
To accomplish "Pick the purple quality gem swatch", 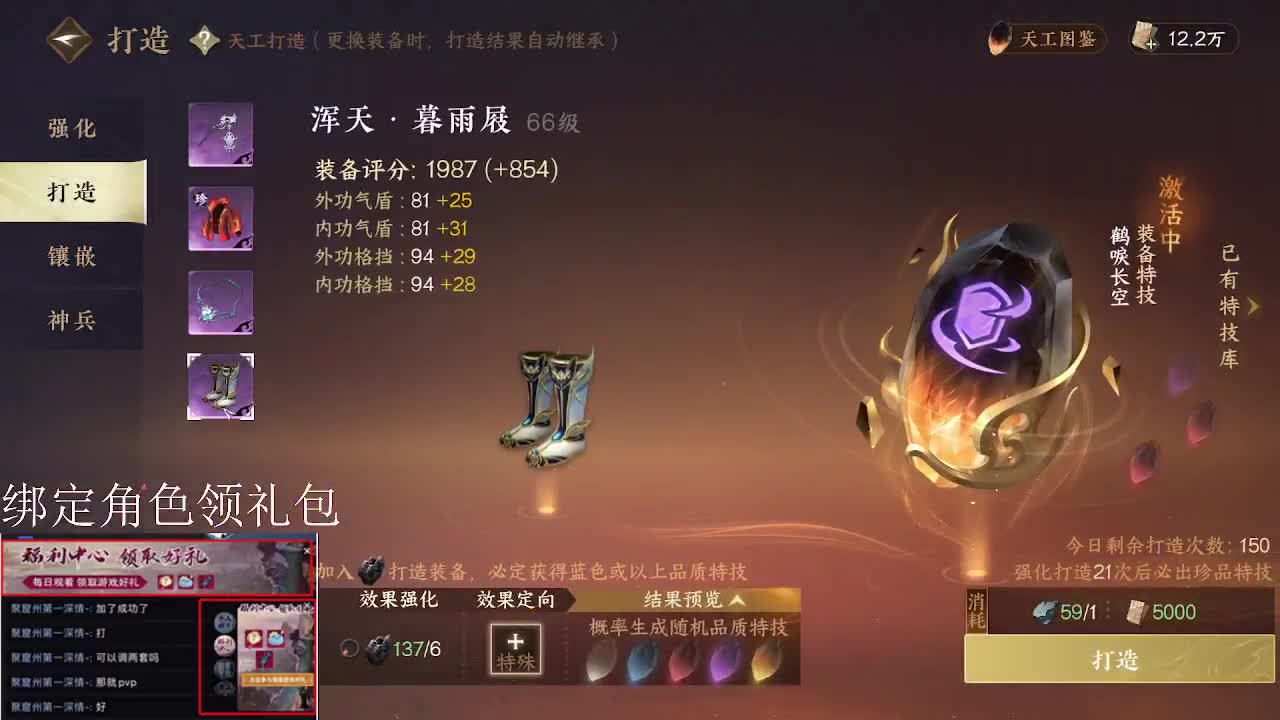I will point(721,661).
